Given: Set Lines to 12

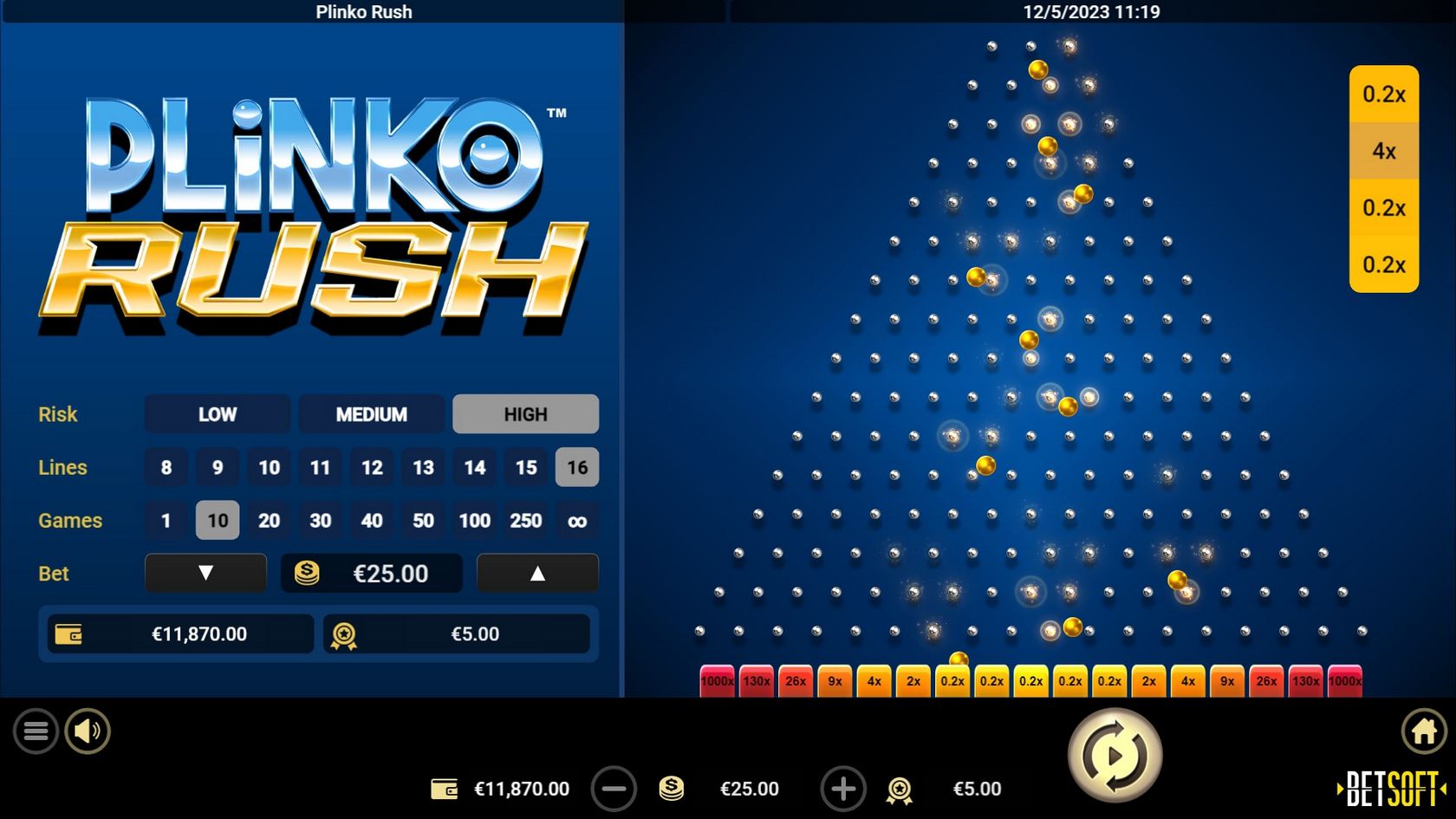Looking at the screenshot, I should point(372,467).
